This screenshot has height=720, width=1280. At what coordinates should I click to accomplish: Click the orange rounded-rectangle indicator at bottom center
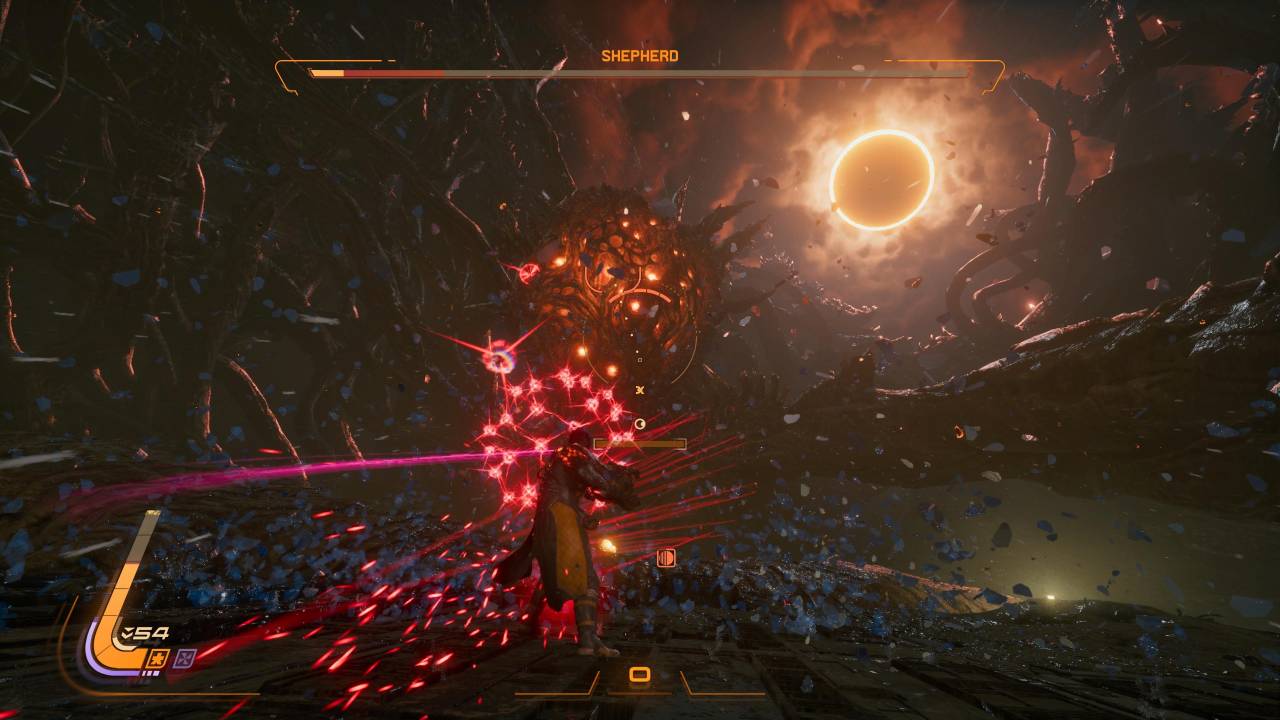coord(640,676)
